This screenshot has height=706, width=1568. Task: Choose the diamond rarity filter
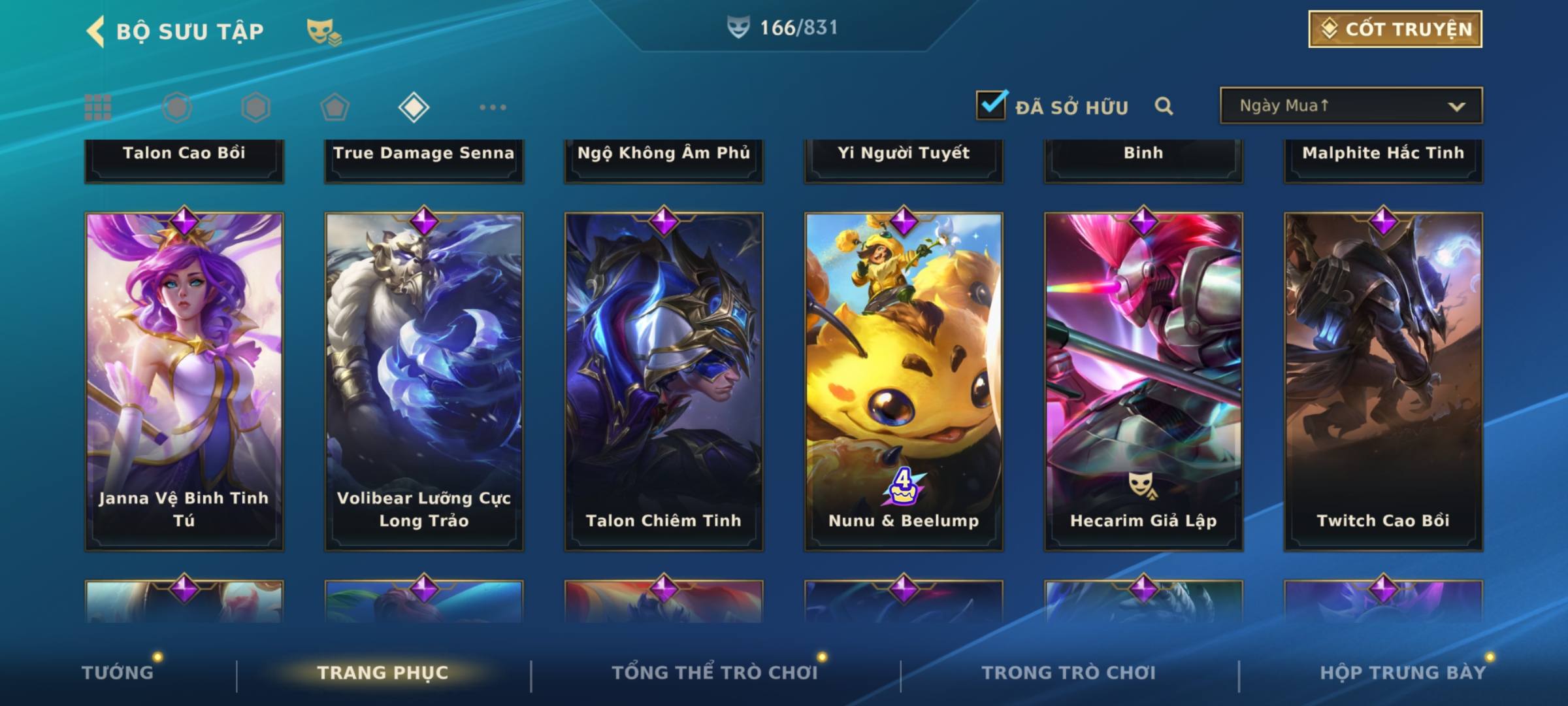click(414, 107)
